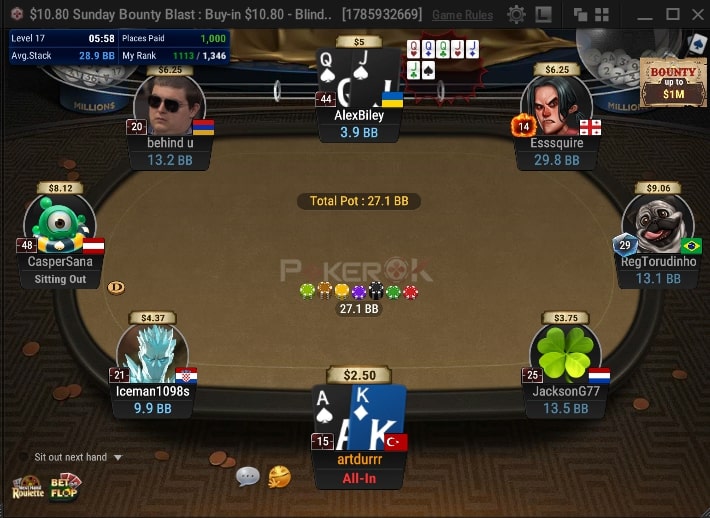The image size is (710, 518).
Task: Open the emoji reactions menu
Action: pos(280,477)
